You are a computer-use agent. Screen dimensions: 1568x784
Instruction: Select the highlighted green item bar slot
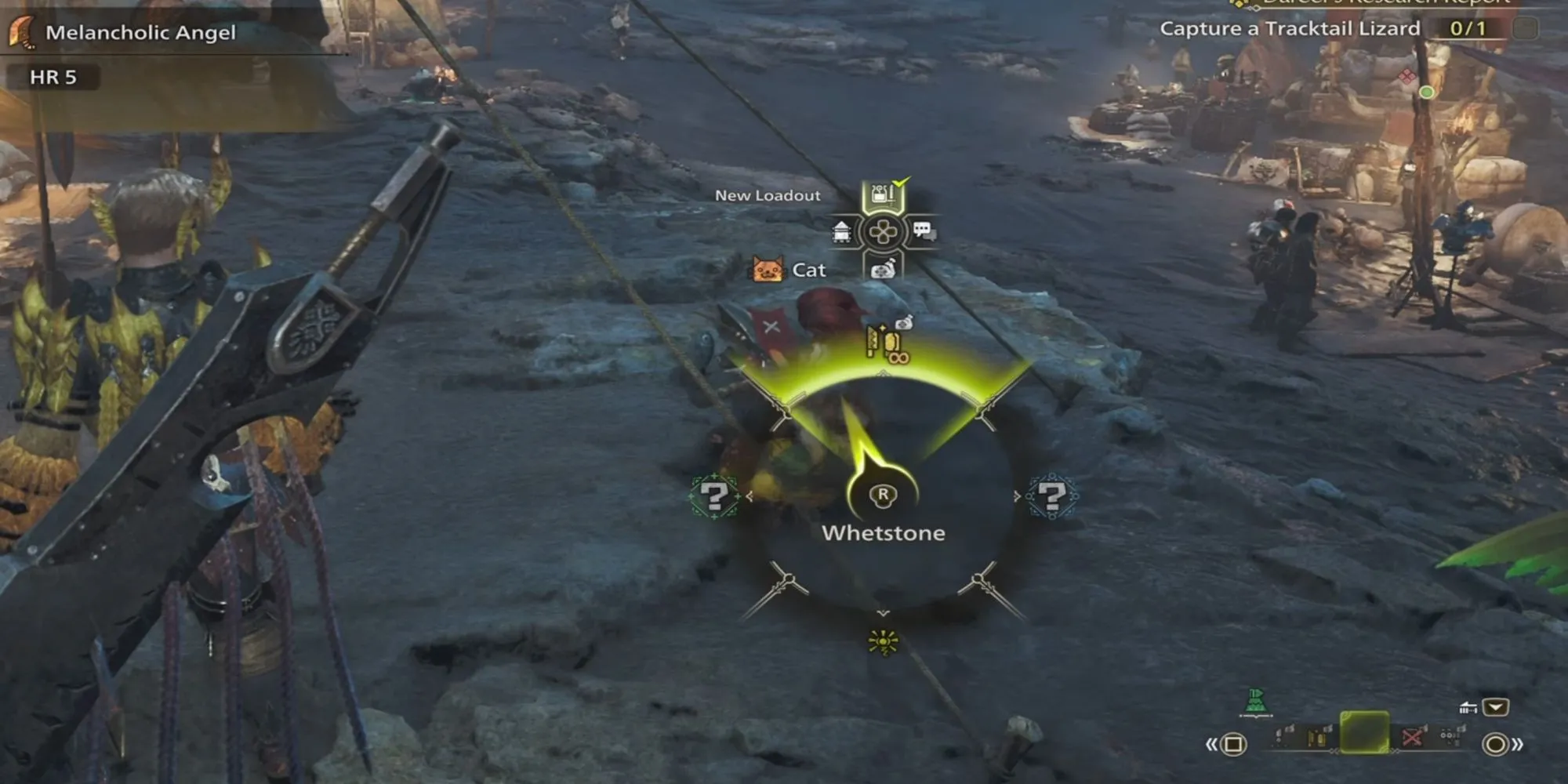tap(1364, 733)
